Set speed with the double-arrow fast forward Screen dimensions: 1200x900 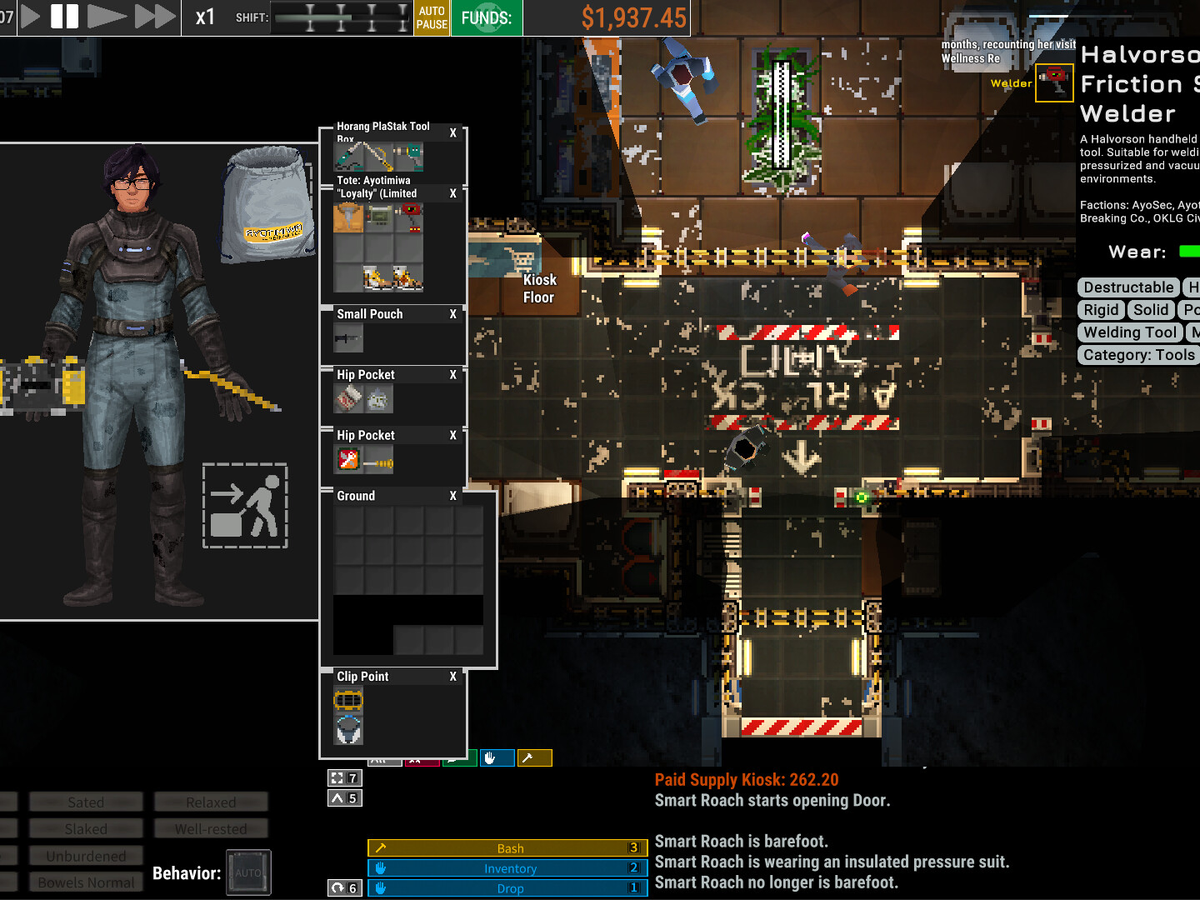coord(155,16)
